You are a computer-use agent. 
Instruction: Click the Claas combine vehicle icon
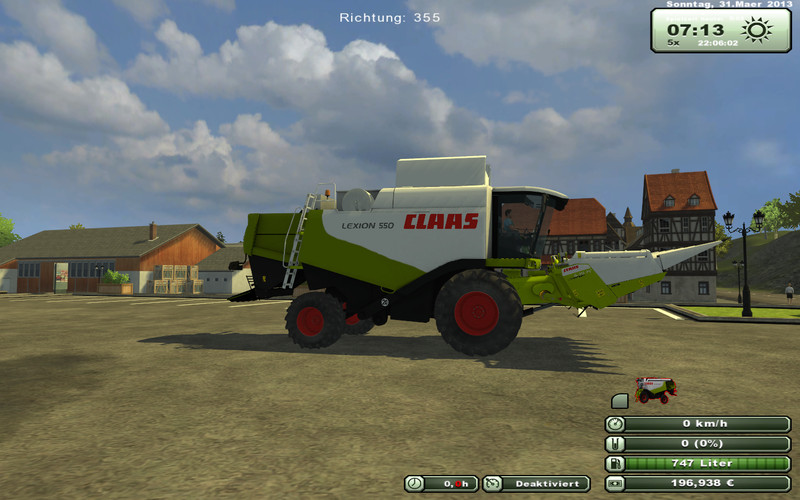pos(655,390)
